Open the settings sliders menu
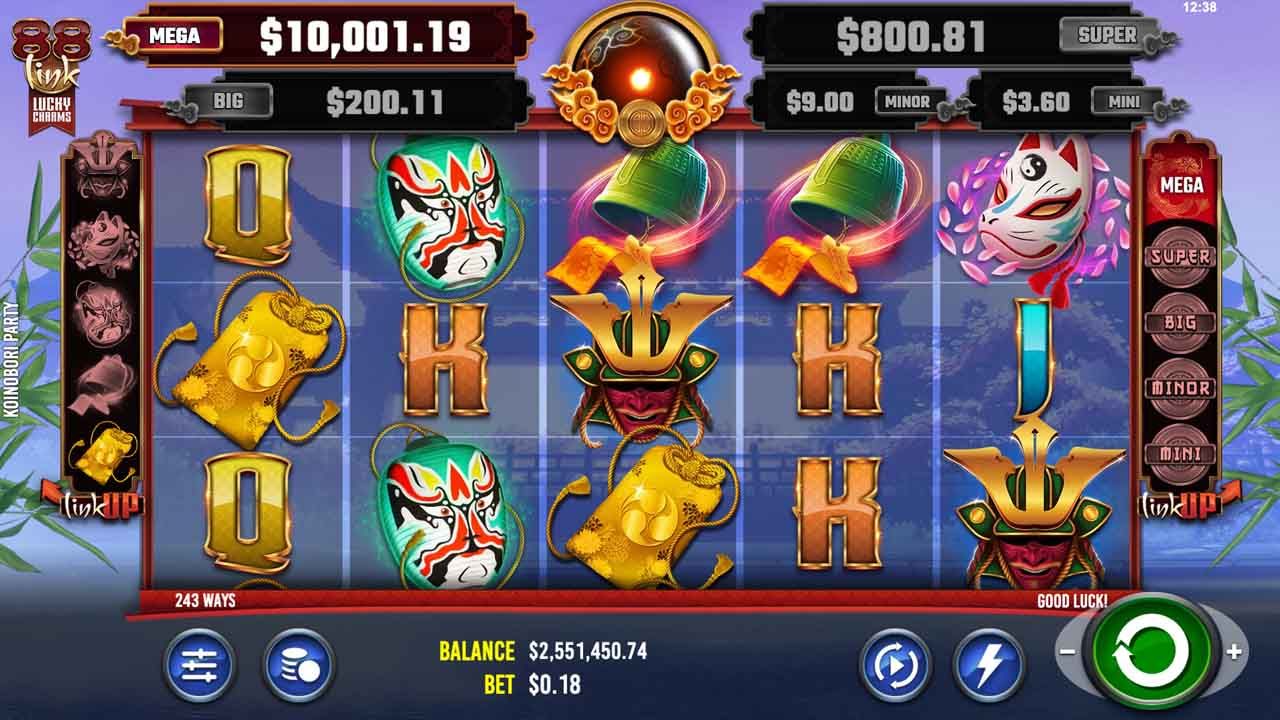Image resolution: width=1280 pixels, height=720 pixels. [x=198, y=665]
